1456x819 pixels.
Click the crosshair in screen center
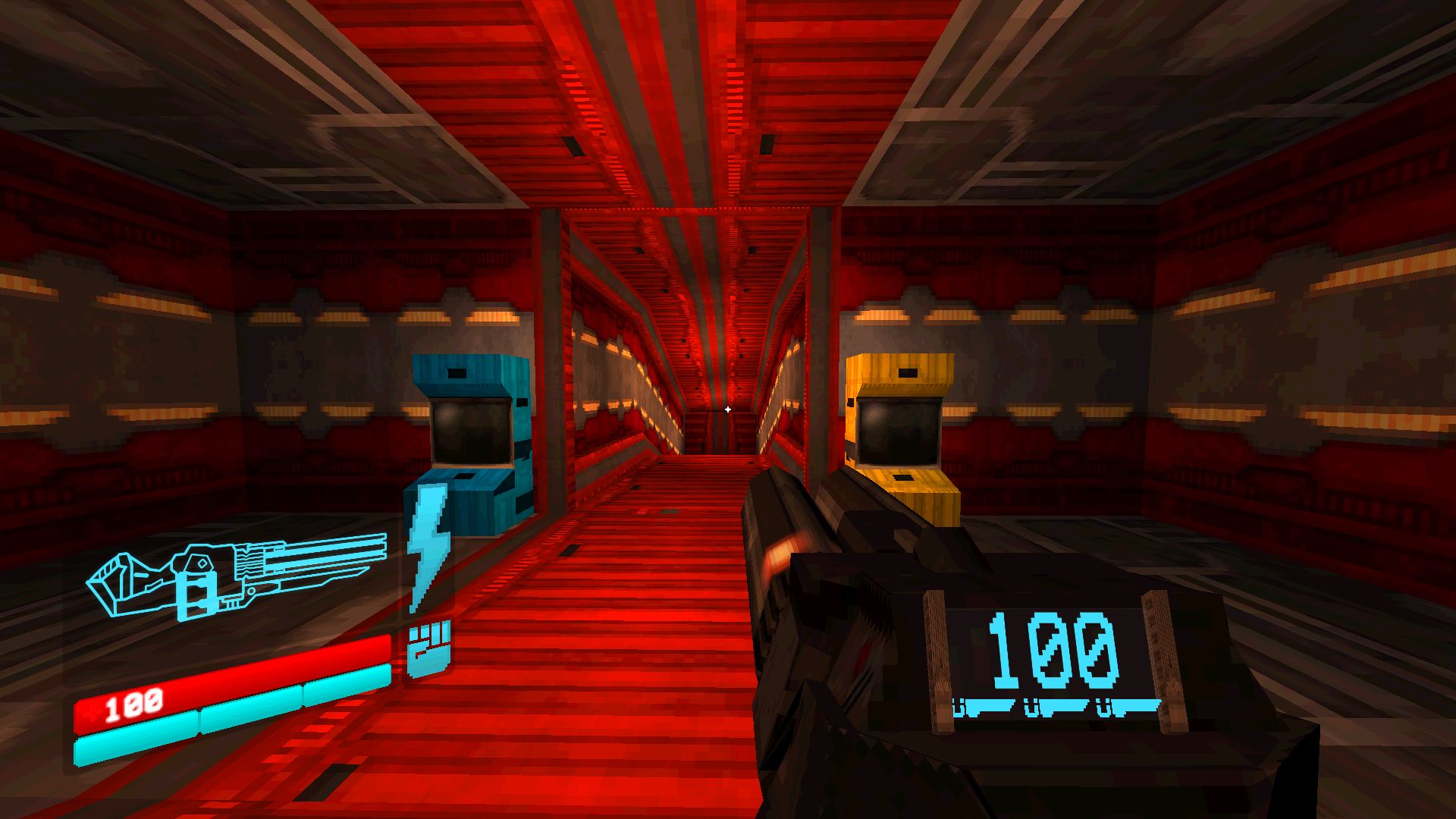728,409
